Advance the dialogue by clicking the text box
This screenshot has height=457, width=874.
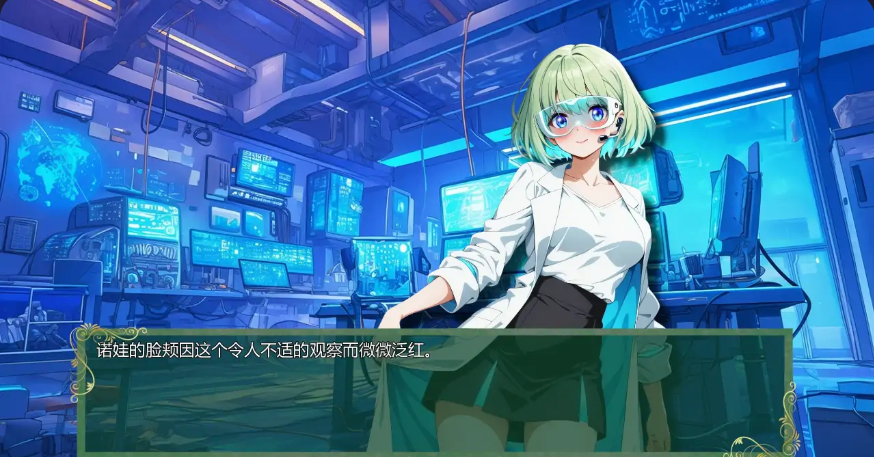436,391
